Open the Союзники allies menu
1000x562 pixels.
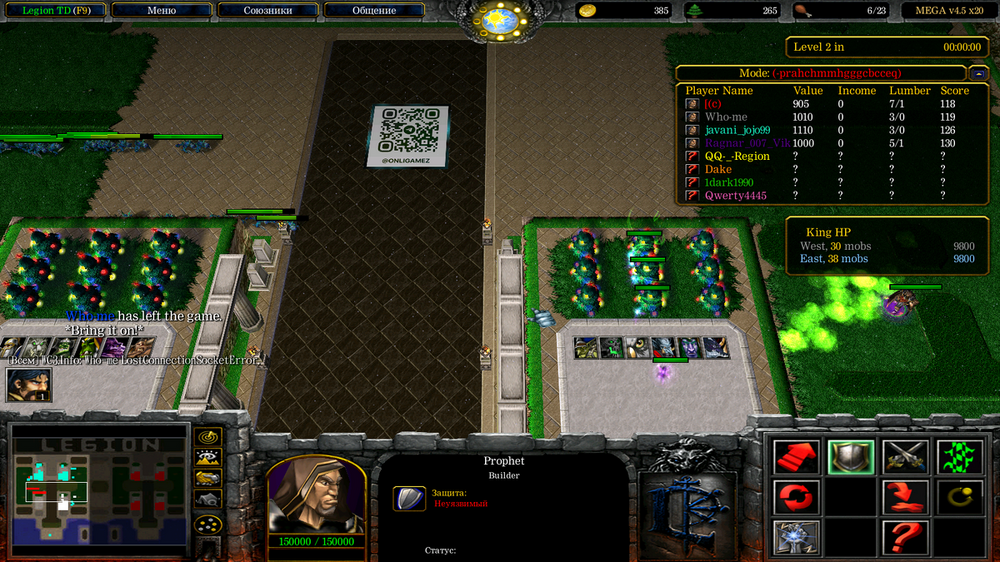pos(268,10)
